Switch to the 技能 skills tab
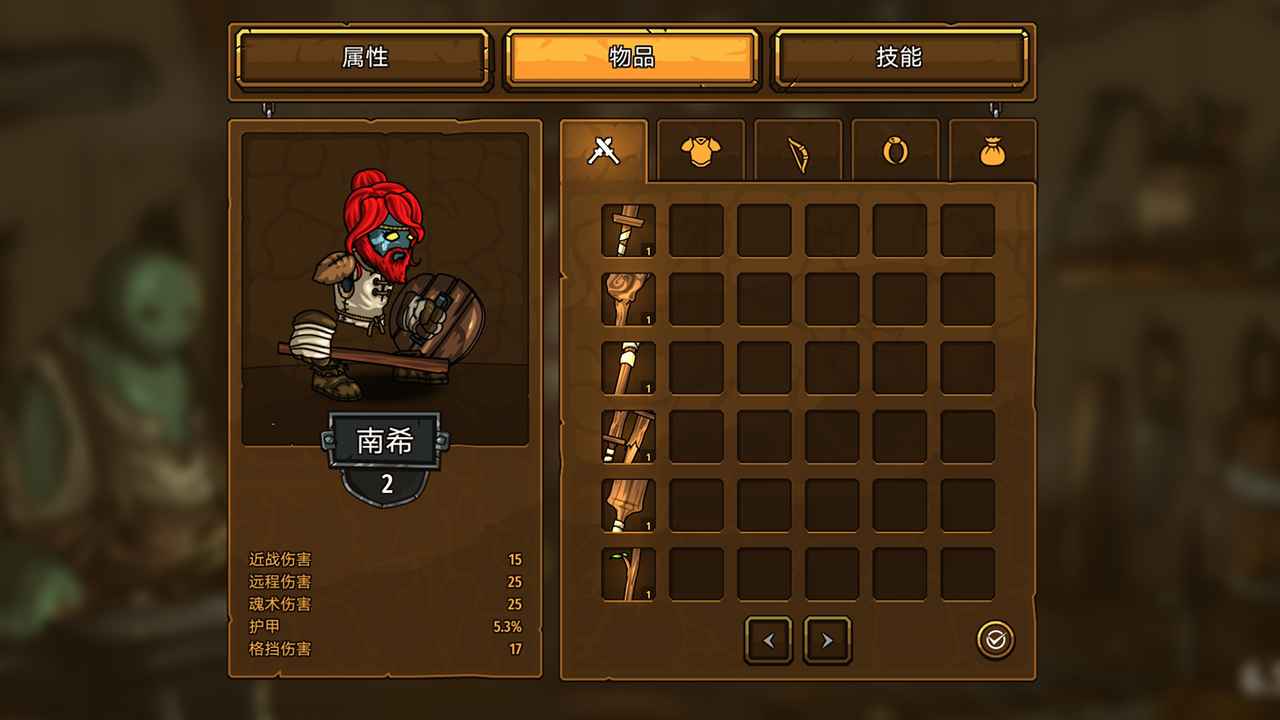The image size is (1280, 720). click(x=898, y=59)
